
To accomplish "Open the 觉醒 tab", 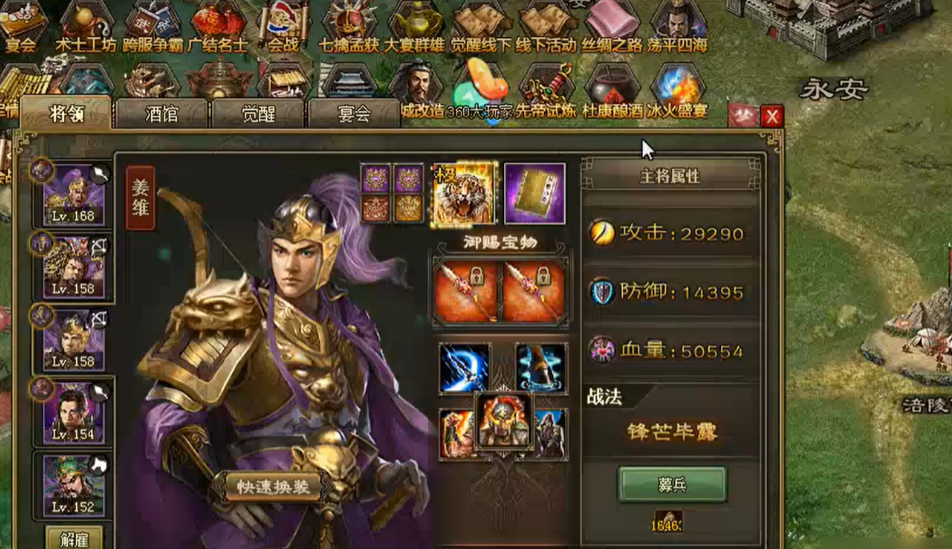I will pyautogui.click(x=257, y=114).
